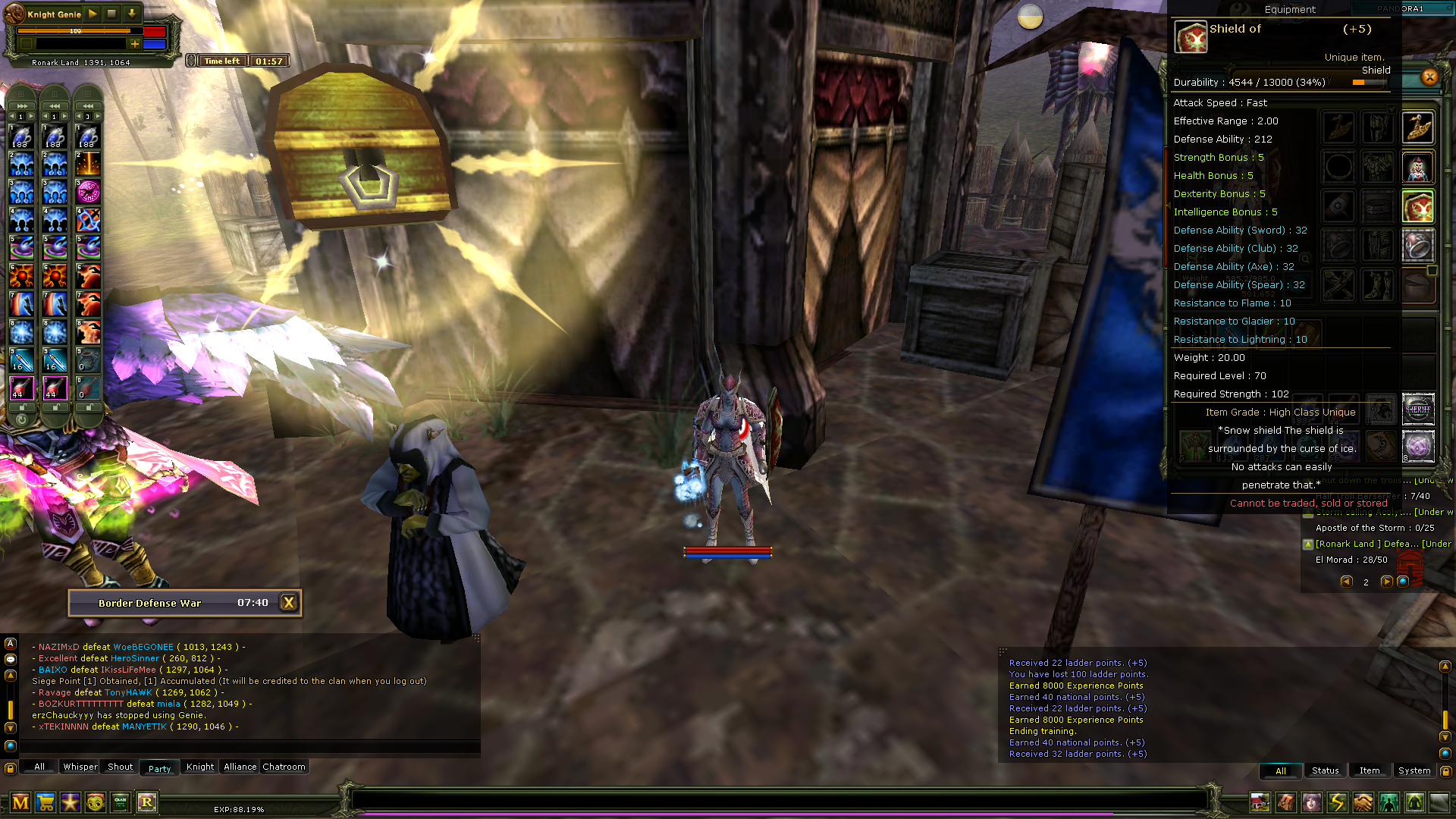Click the house town icon near the chat filters

1260,801
